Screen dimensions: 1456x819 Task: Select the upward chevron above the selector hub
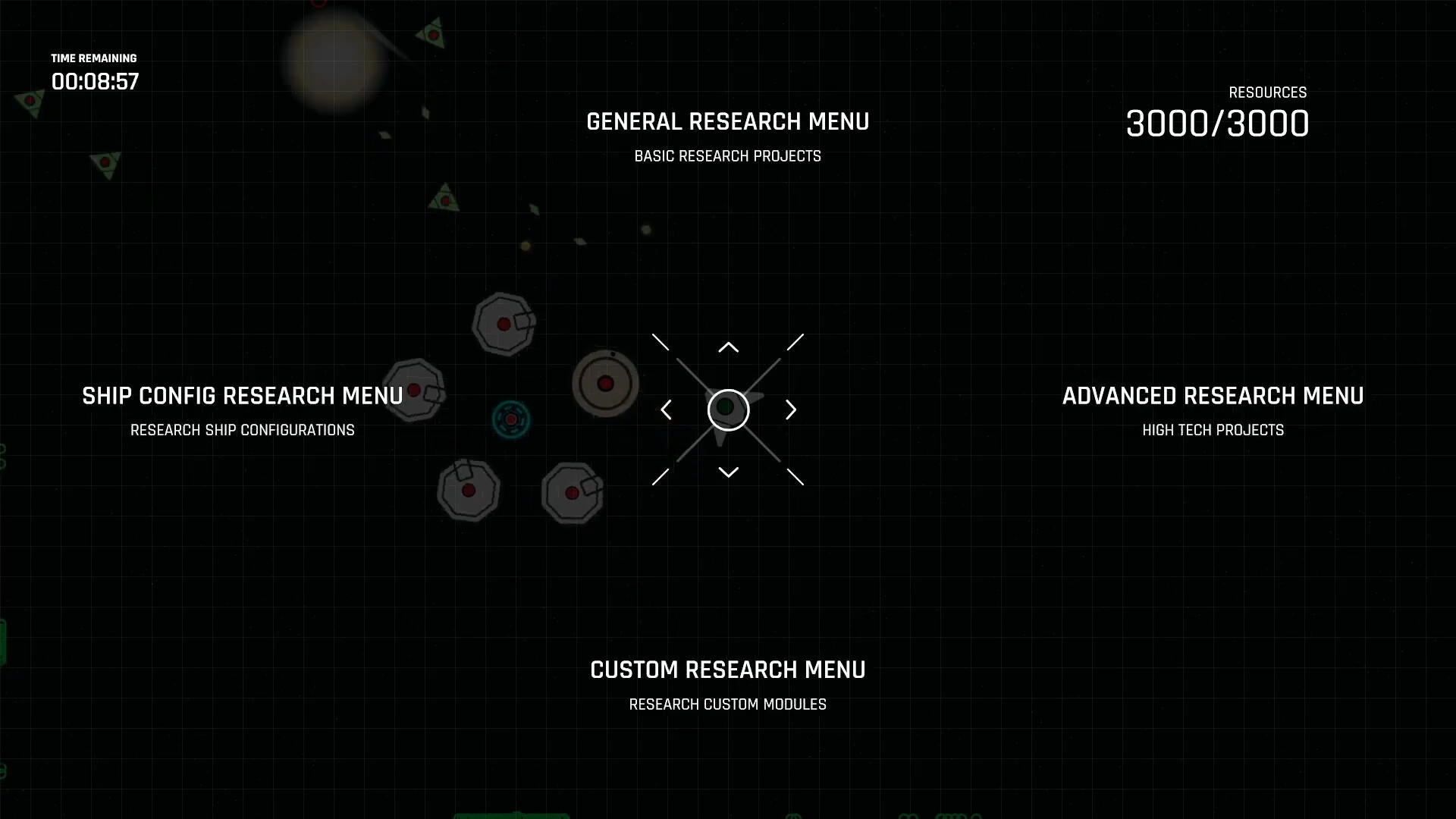[728, 346]
